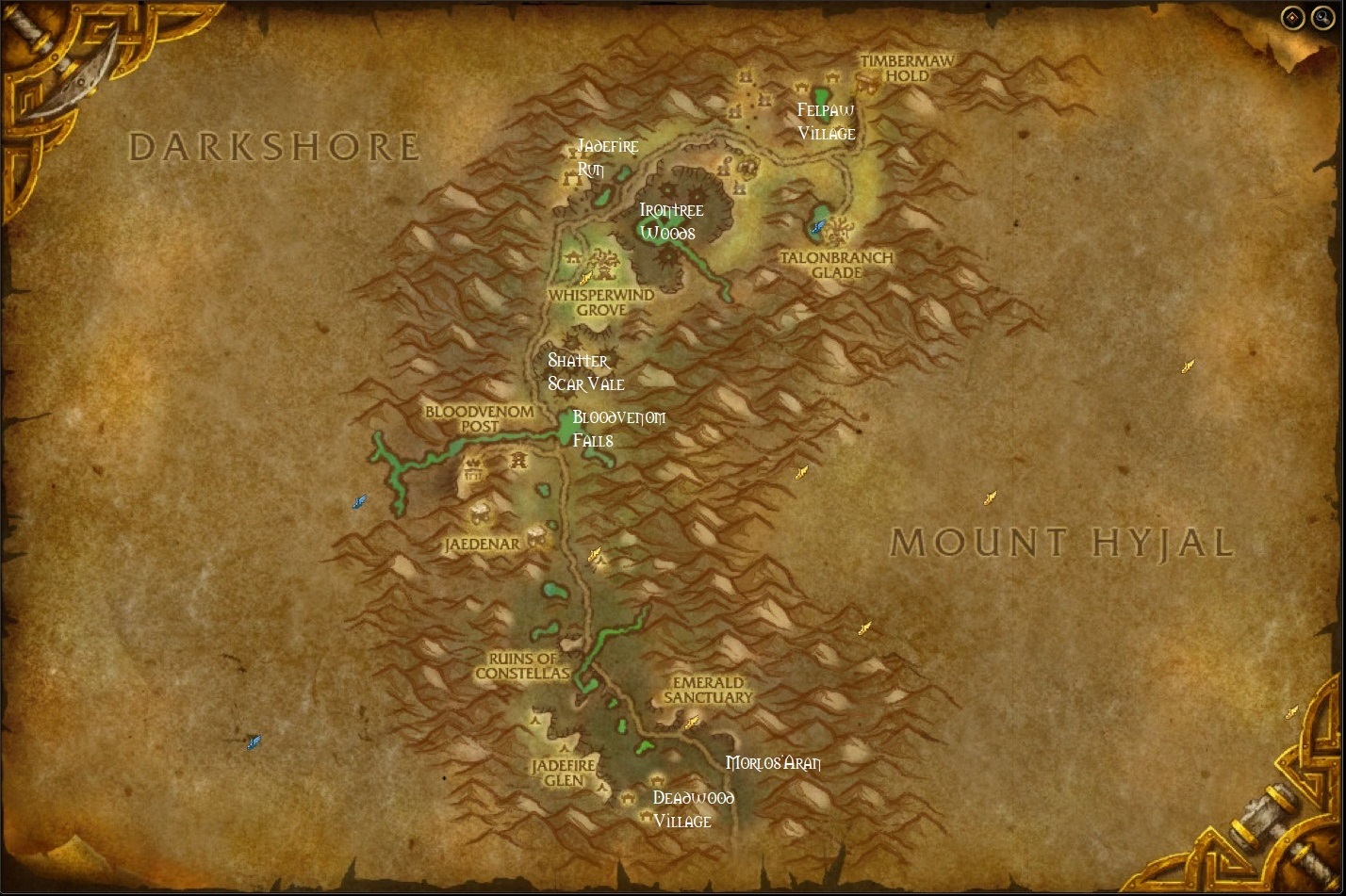This screenshot has height=896, width=1346.
Task: Click the diamond icon map button
Action: point(1292,17)
